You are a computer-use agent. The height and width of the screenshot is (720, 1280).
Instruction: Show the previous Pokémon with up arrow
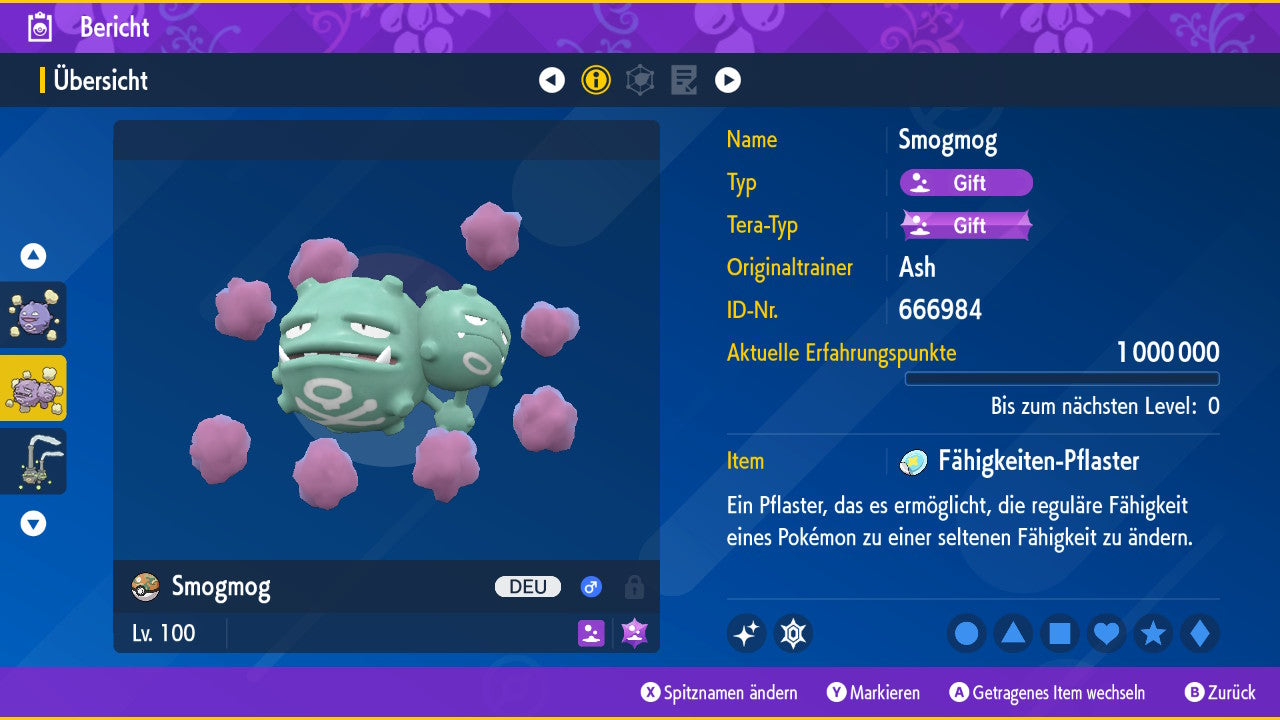pyautogui.click(x=33, y=256)
